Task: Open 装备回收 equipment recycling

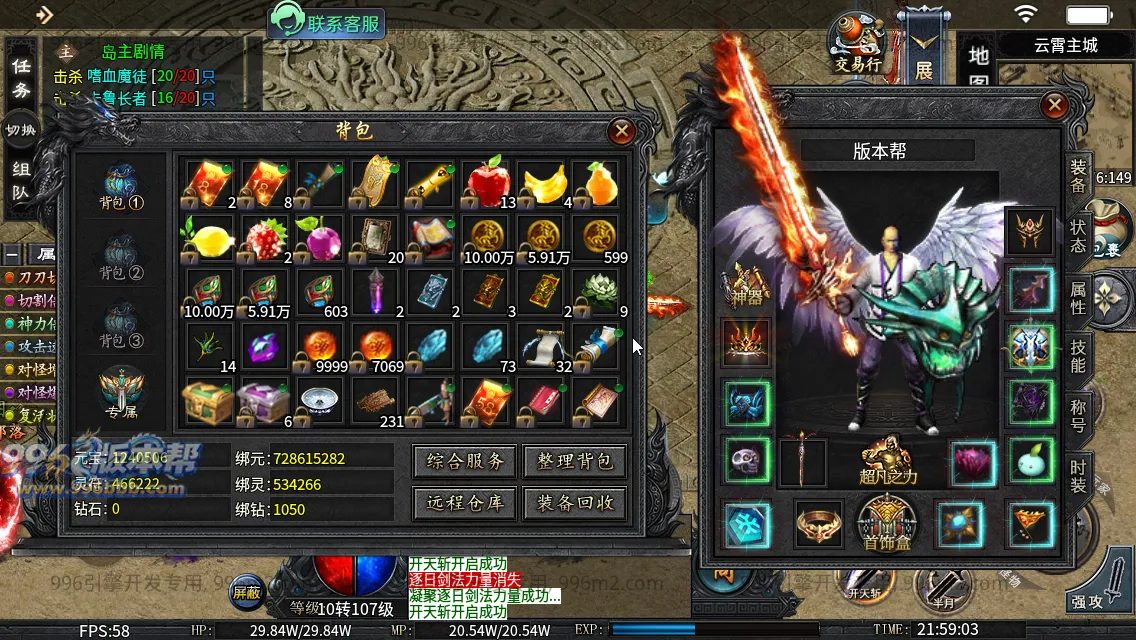Action: coord(575,503)
